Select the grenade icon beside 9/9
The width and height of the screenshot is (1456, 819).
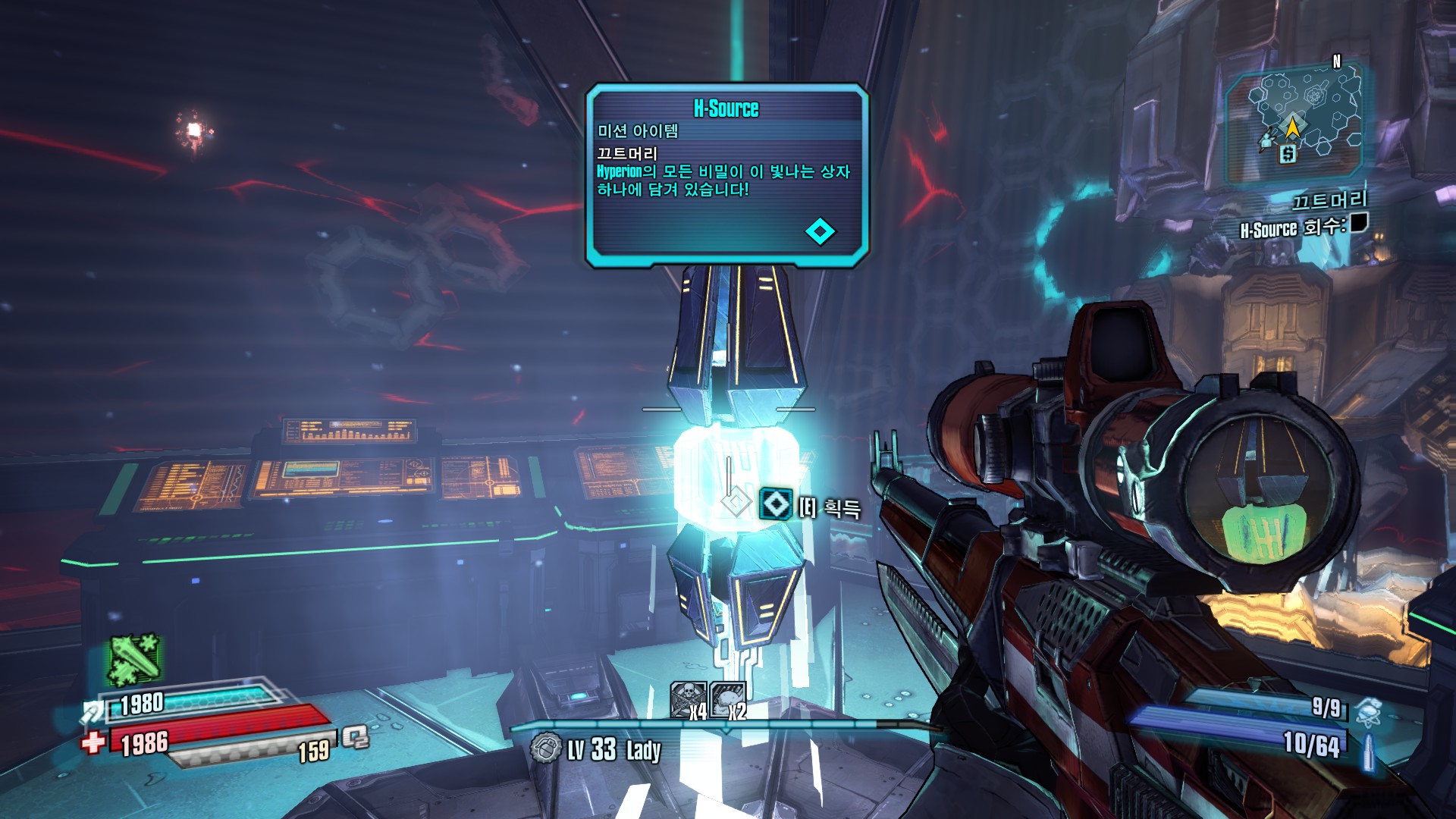click(1367, 711)
